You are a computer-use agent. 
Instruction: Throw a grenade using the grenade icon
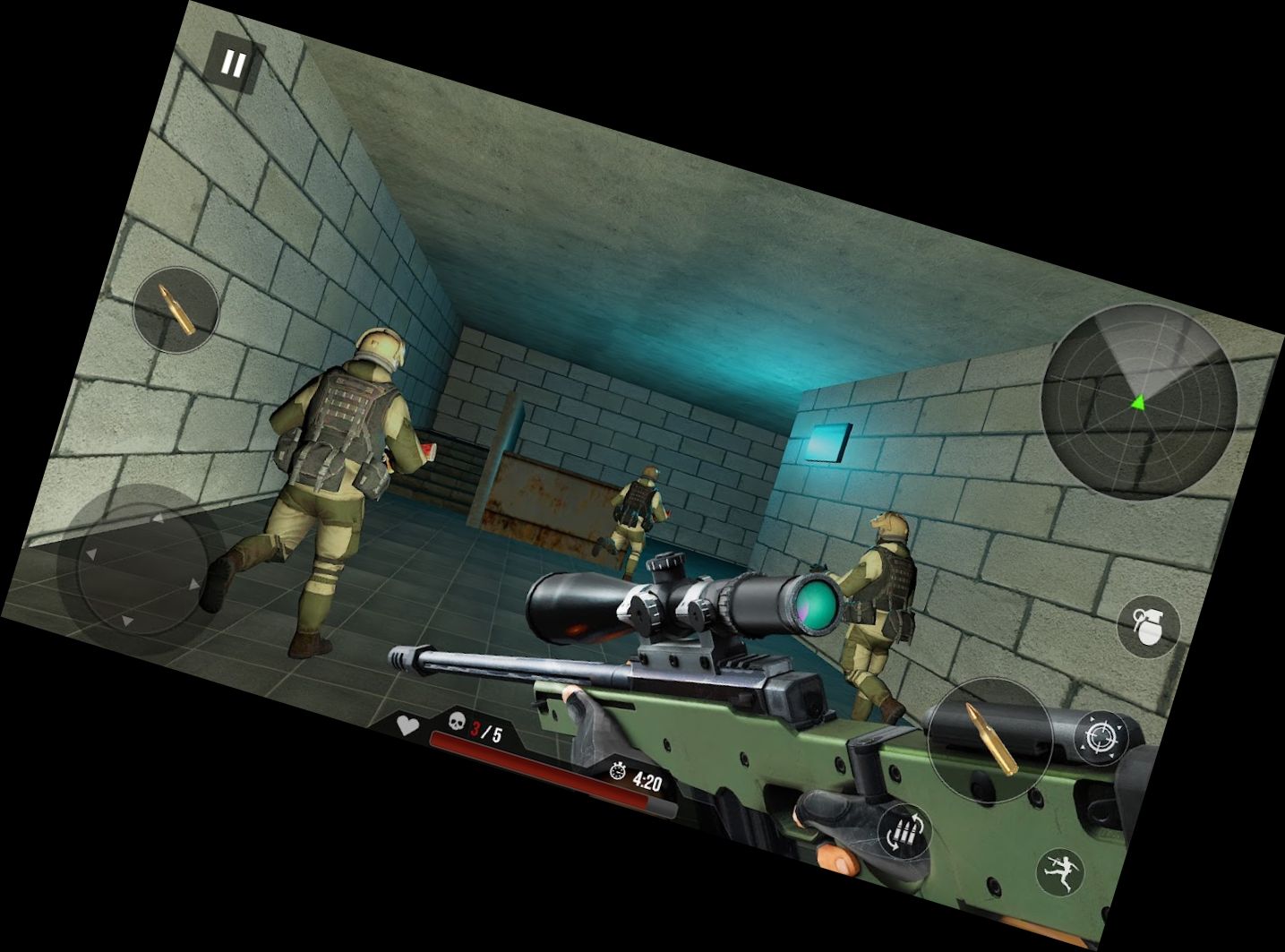coord(1148,624)
